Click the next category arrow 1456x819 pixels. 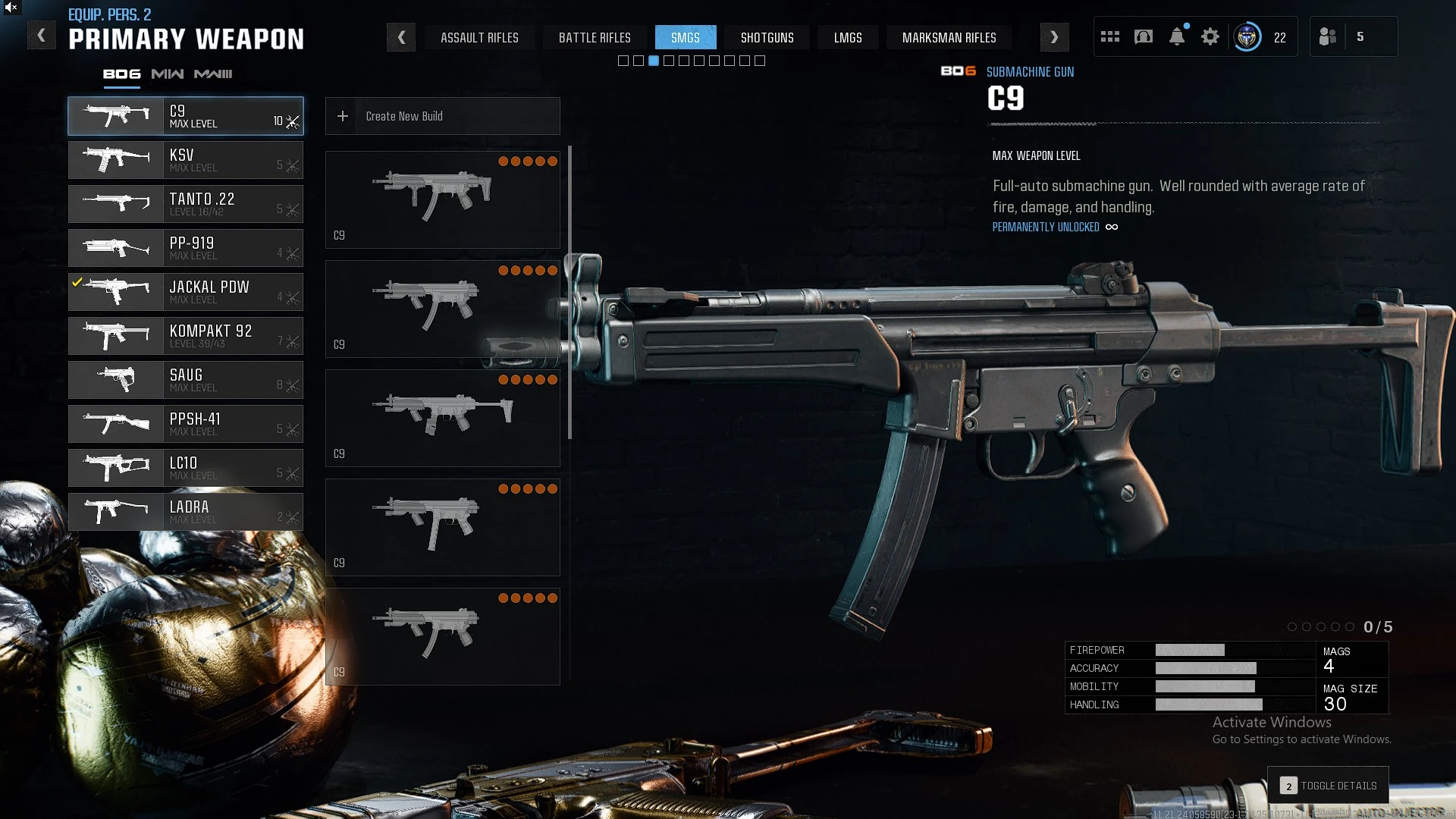pyautogui.click(x=1054, y=37)
